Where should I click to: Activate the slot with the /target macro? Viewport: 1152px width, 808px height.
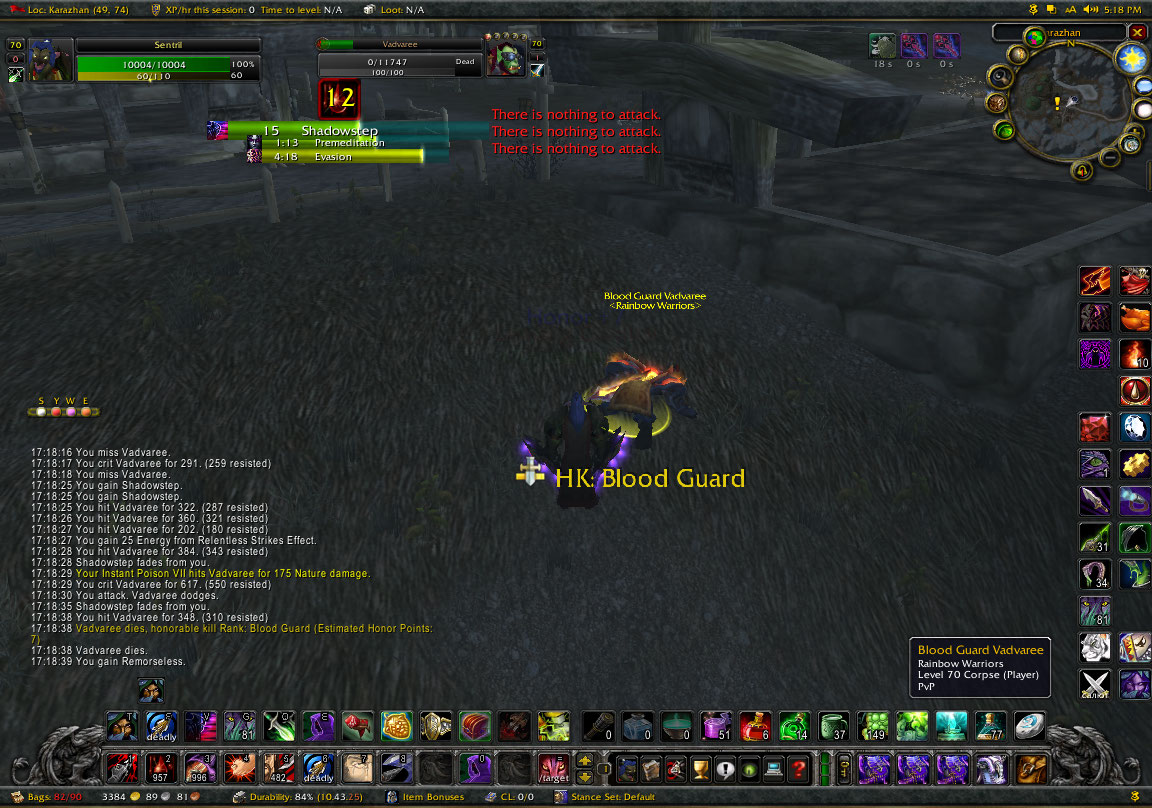(x=553, y=768)
